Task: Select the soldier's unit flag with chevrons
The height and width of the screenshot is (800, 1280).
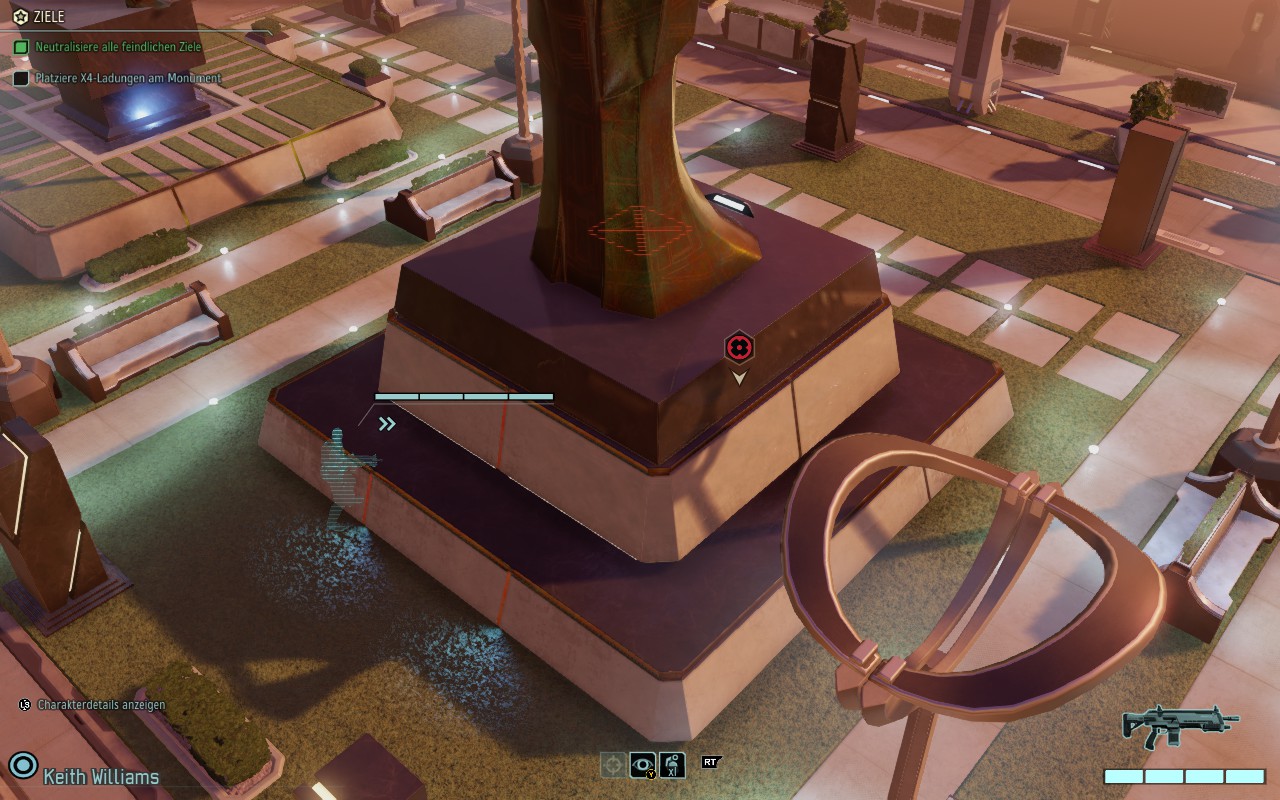Action: click(387, 424)
